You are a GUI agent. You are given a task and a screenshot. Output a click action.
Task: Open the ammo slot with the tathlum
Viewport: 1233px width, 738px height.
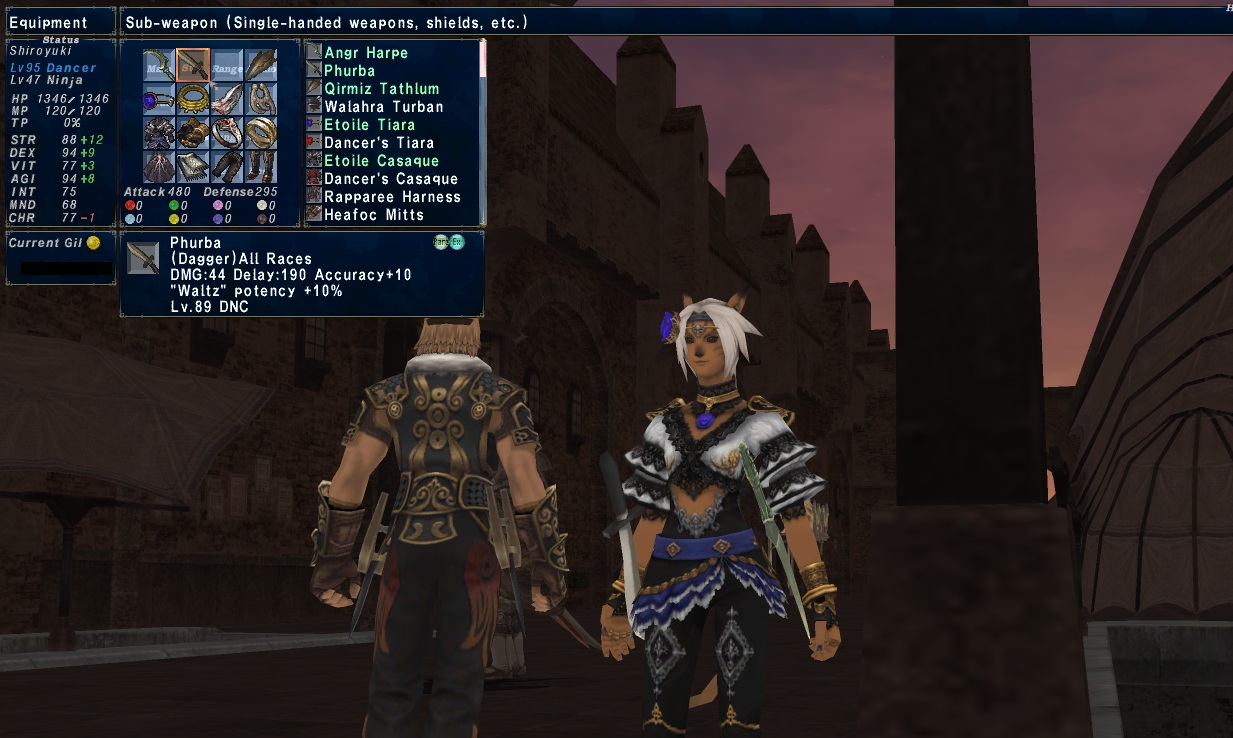[x=261, y=65]
